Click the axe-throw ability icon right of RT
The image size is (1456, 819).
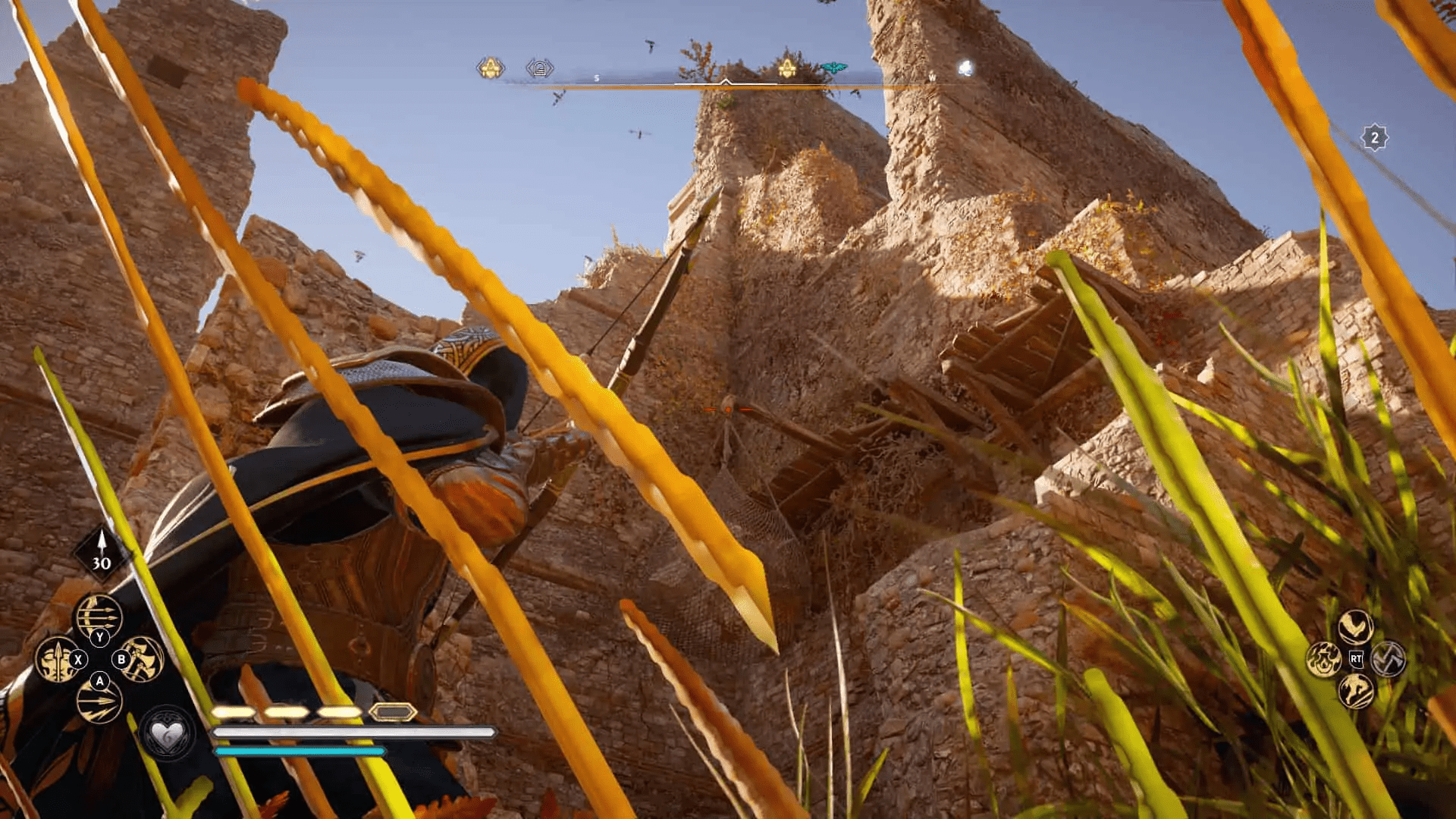[1389, 659]
